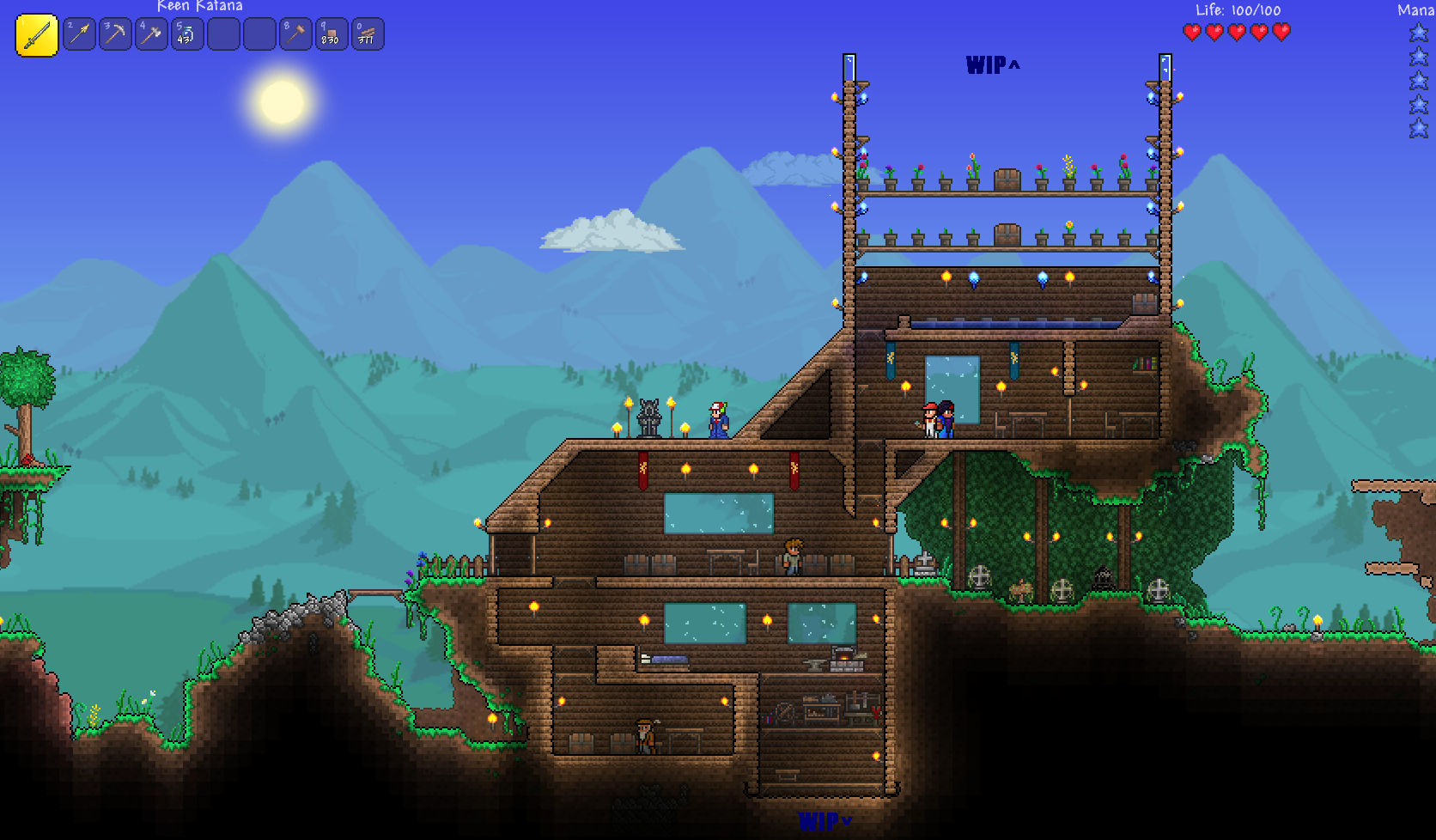Pick the wooden hammer hotbar slot

click(295, 34)
